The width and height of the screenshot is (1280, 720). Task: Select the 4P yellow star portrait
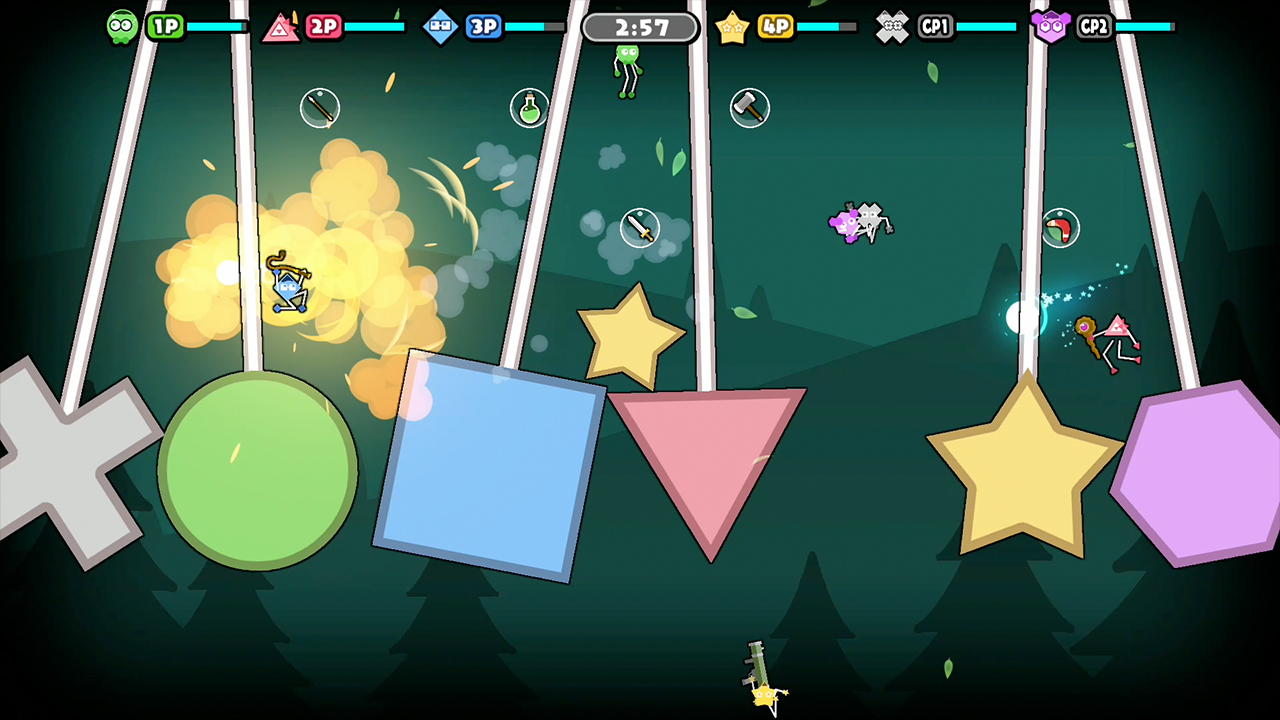pos(733,26)
